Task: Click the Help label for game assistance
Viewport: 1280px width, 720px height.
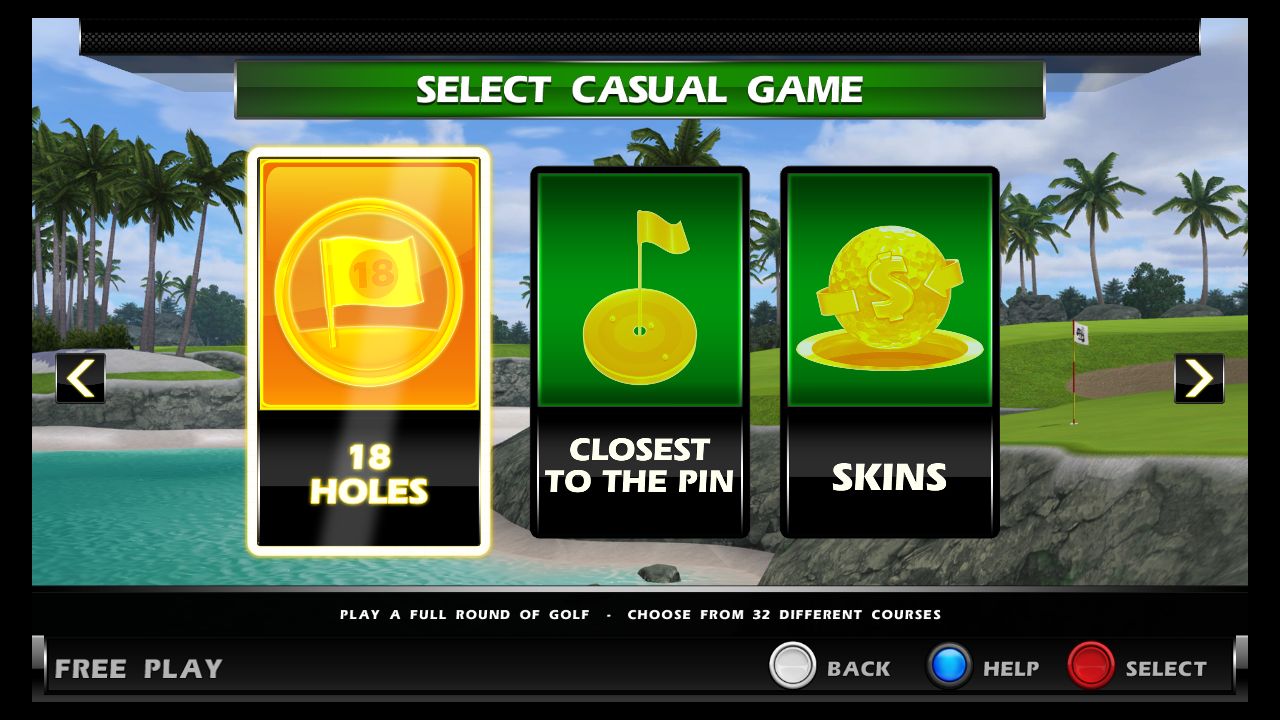Action: [1010, 667]
